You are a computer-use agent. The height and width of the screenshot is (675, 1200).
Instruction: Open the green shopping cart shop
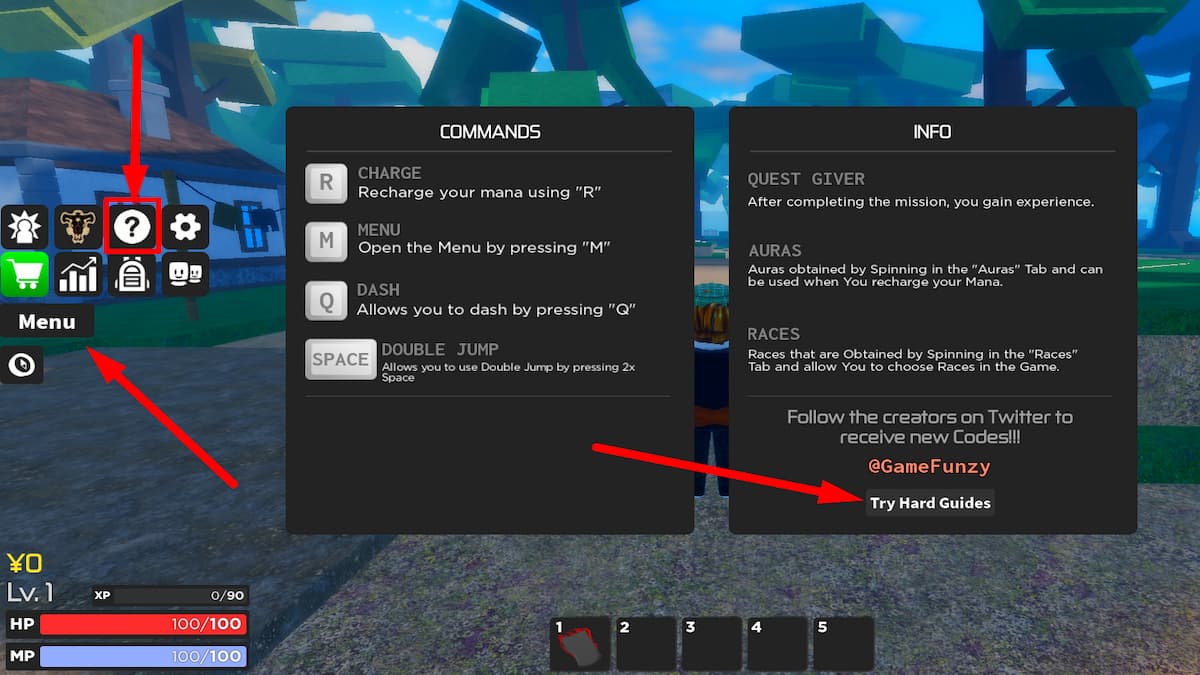coord(24,275)
